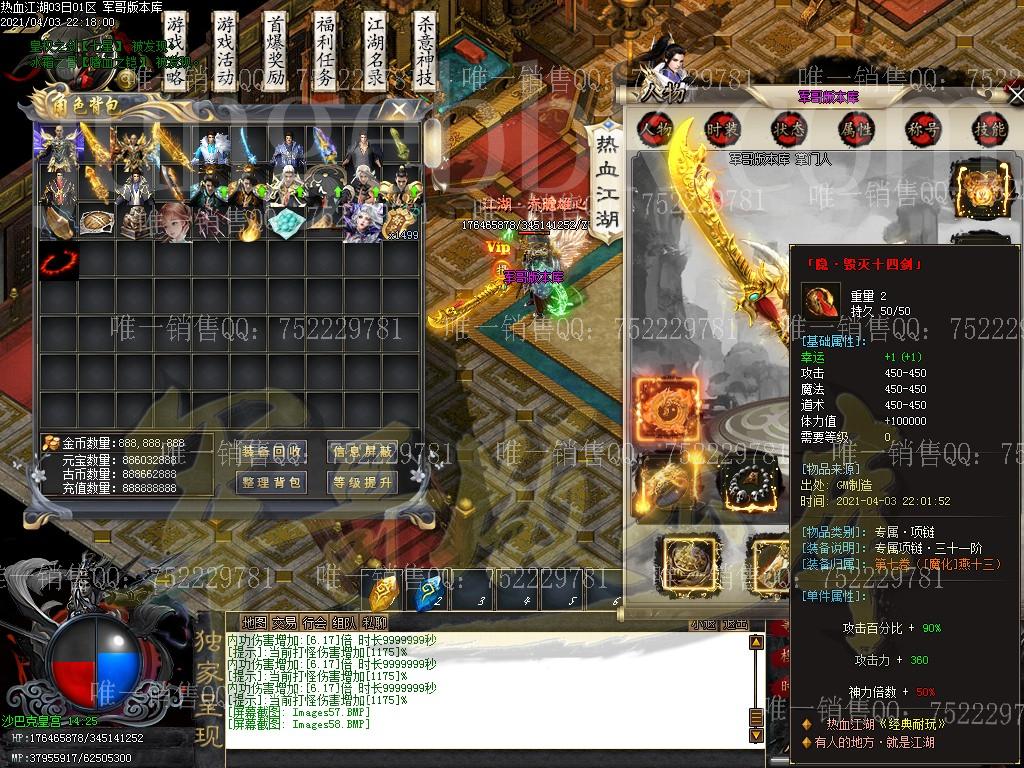The width and height of the screenshot is (1024, 768).
Task: Switch to the 技能 skills tab
Action: tap(989, 128)
